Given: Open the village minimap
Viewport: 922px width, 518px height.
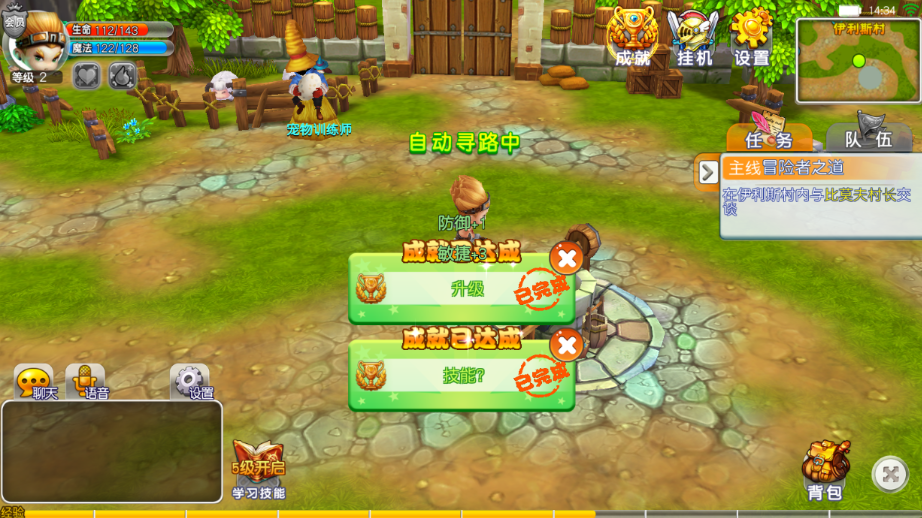Looking at the screenshot, I should [x=857, y=61].
